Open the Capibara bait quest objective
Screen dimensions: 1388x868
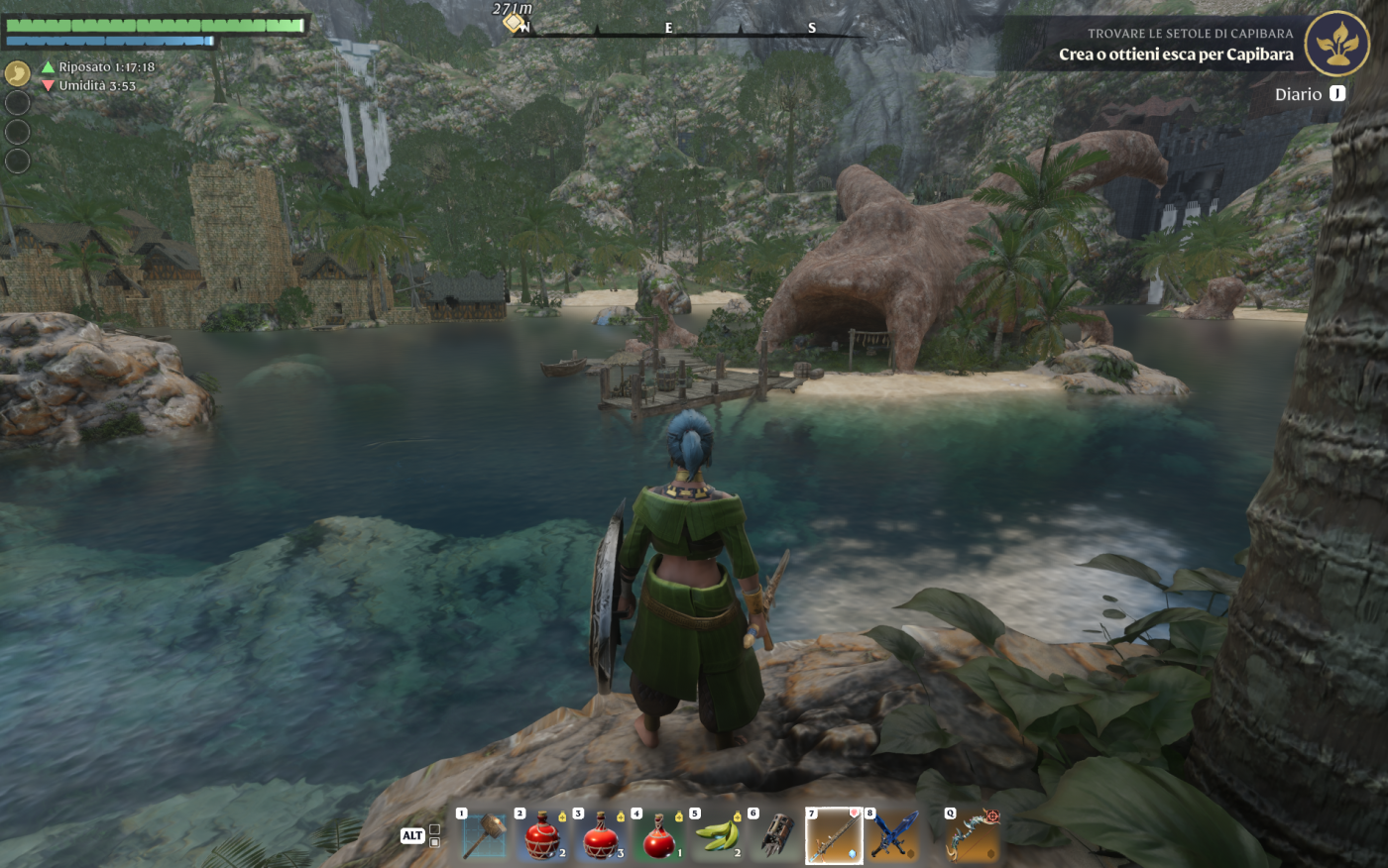pyautogui.click(x=1176, y=54)
